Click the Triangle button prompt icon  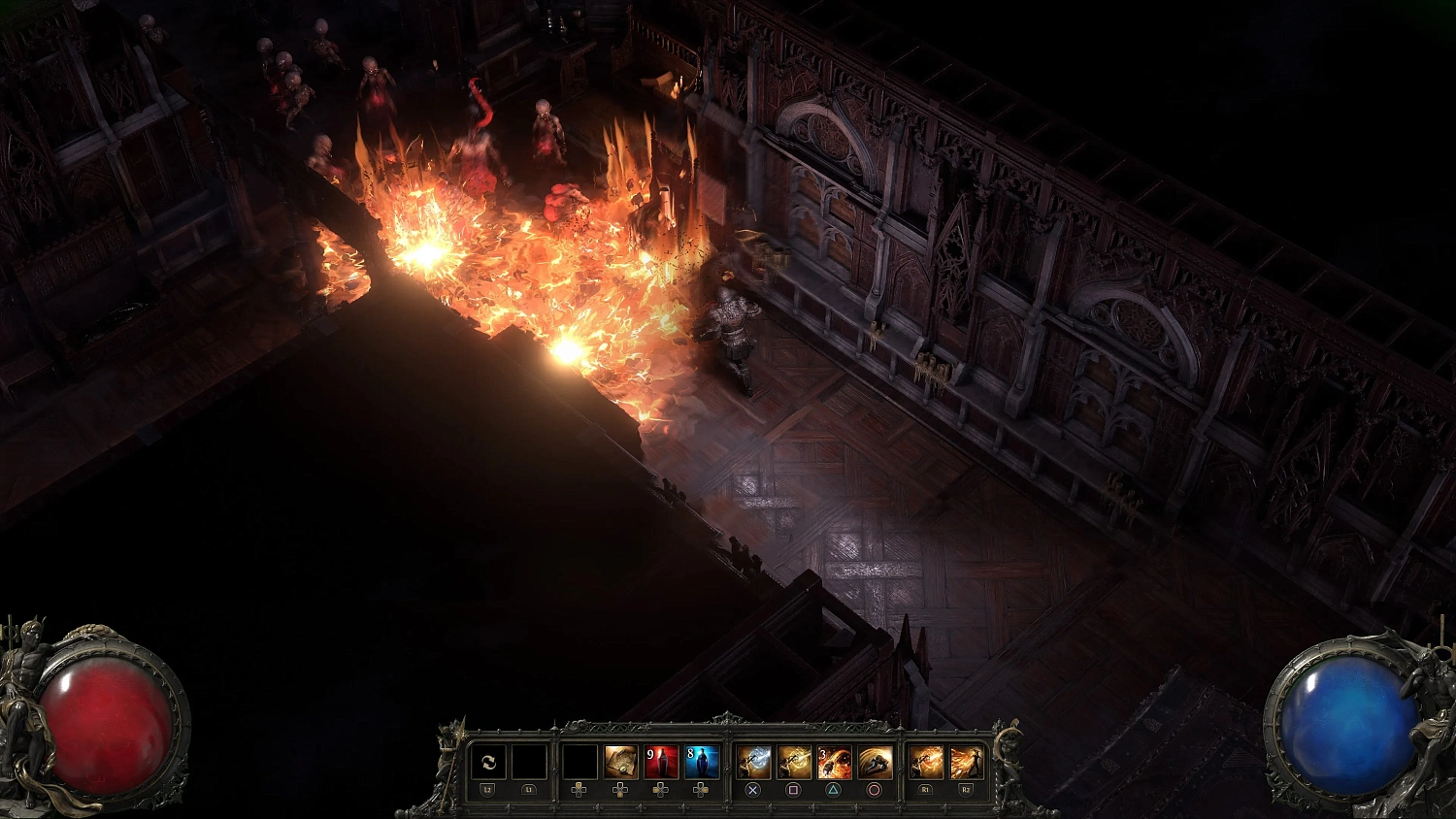833,789
